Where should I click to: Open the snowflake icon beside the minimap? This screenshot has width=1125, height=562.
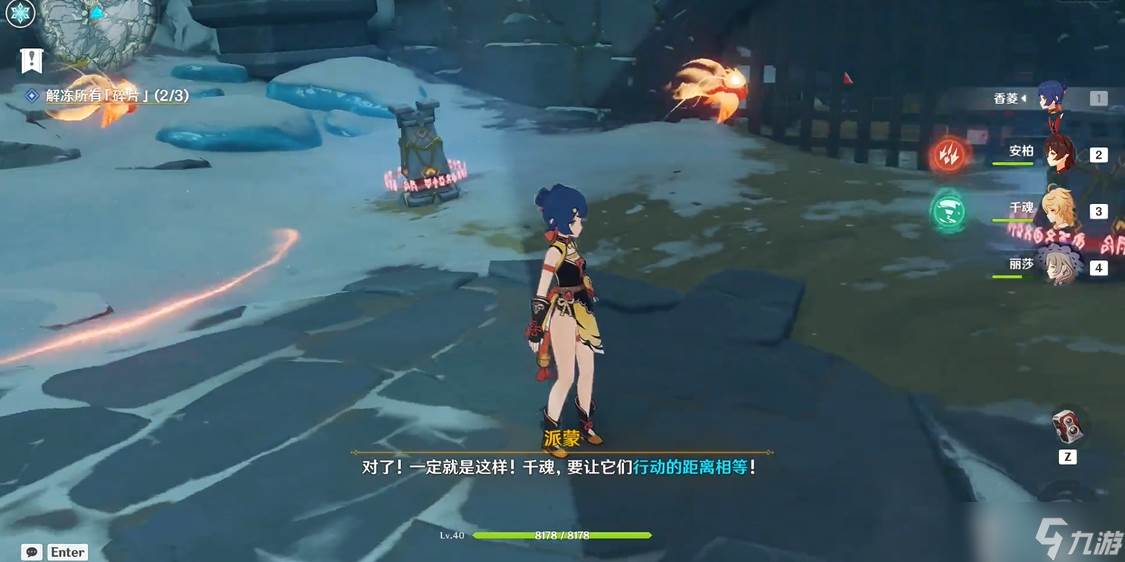(x=21, y=13)
